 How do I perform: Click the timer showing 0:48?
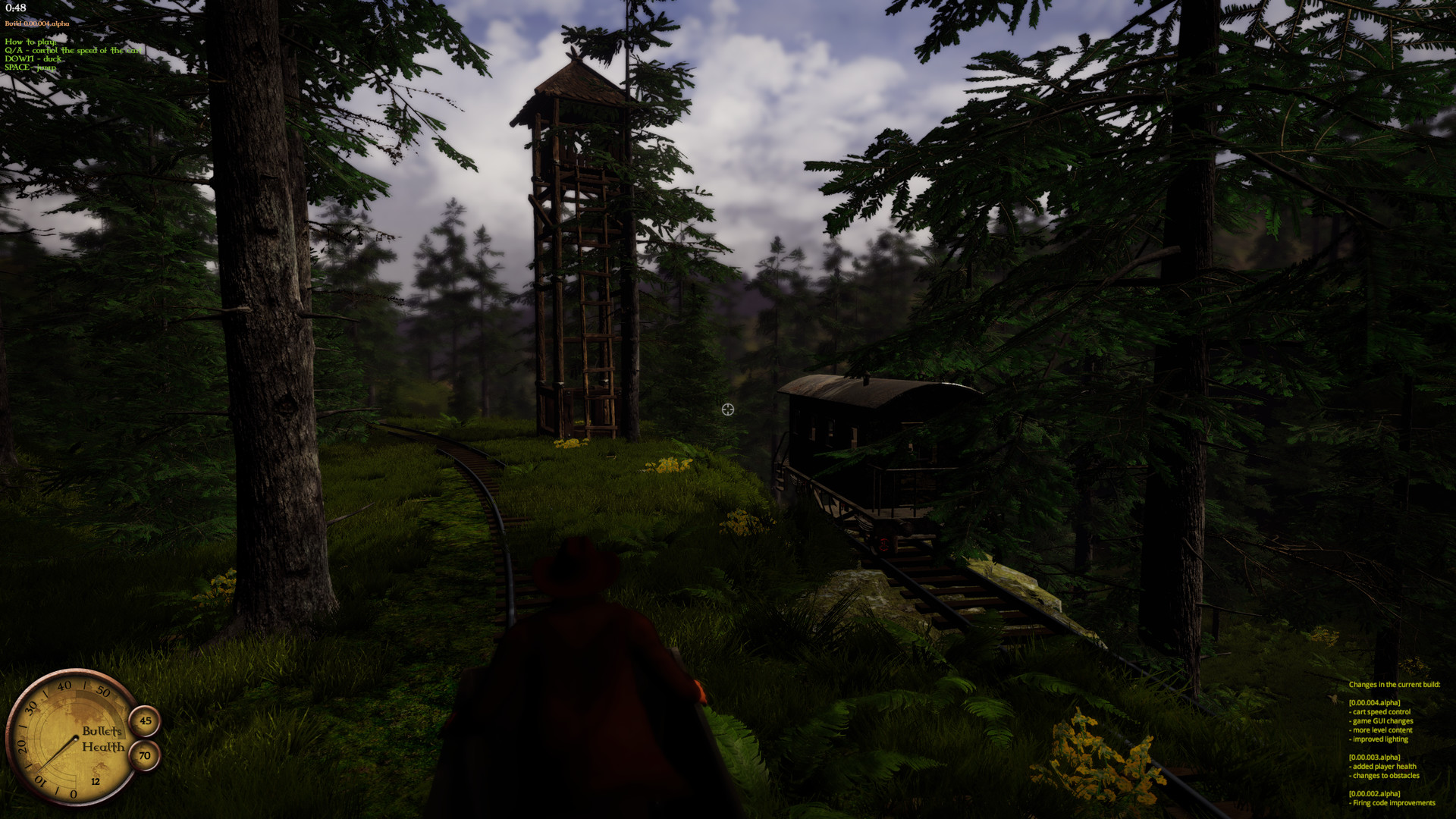coord(15,9)
